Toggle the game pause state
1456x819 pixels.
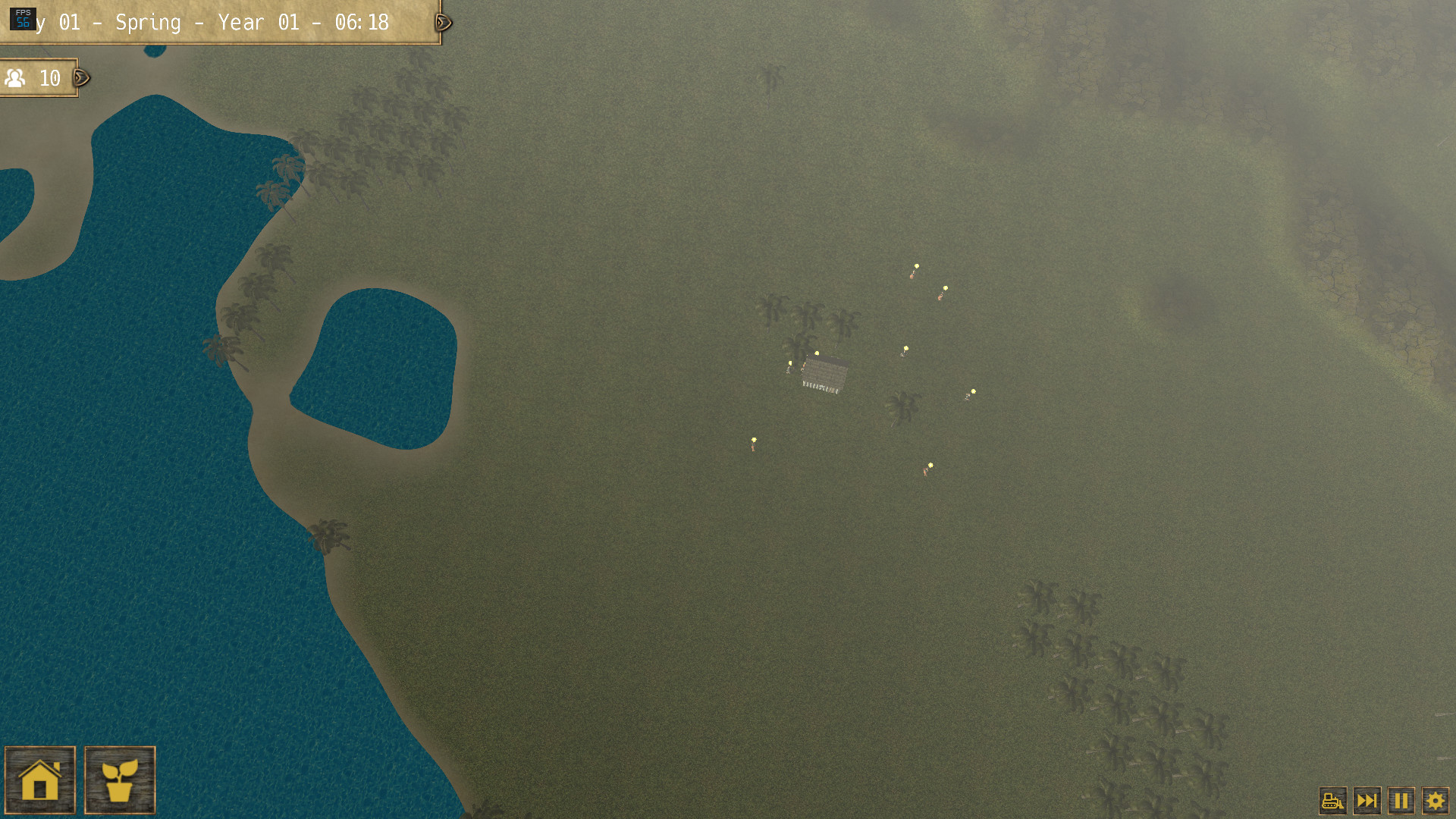coord(1401,799)
